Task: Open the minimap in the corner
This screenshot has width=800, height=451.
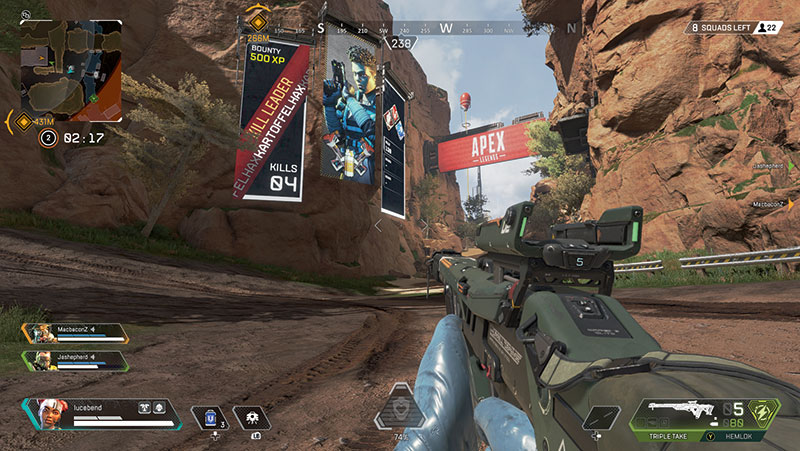Action: tap(70, 69)
